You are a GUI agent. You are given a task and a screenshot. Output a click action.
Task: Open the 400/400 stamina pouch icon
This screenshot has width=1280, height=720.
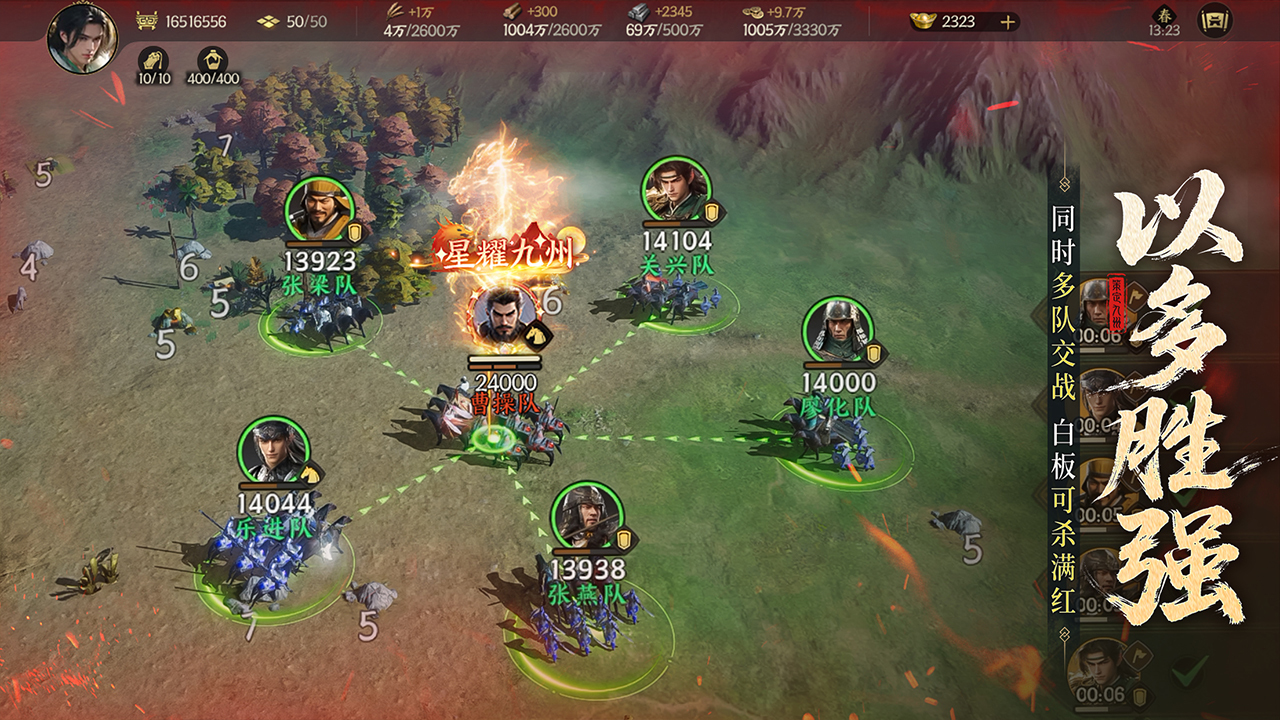pyautogui.click(x=212, y=61)
